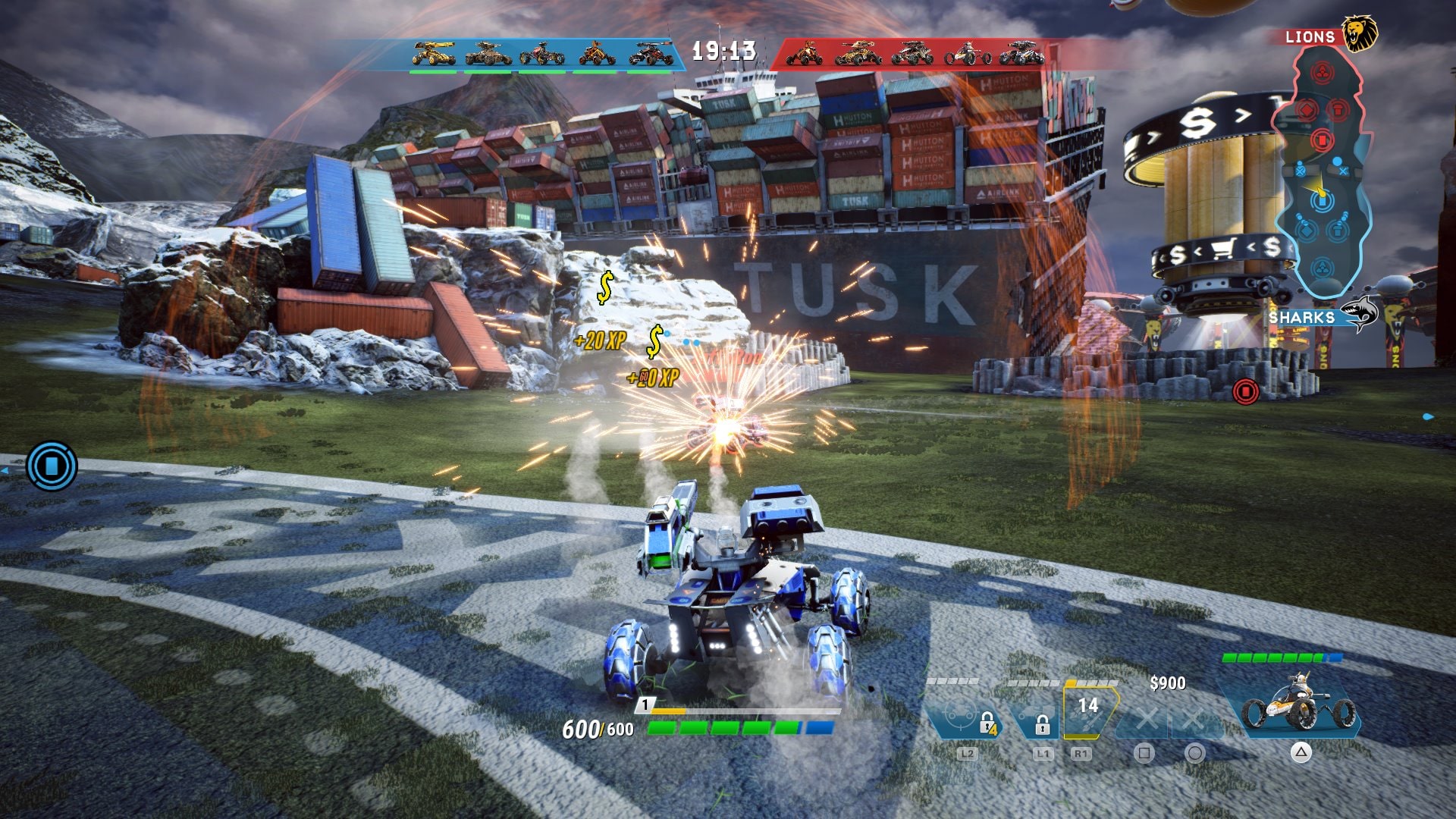Click the red enemy core icon on minimap

click(x=1324, y=70)
